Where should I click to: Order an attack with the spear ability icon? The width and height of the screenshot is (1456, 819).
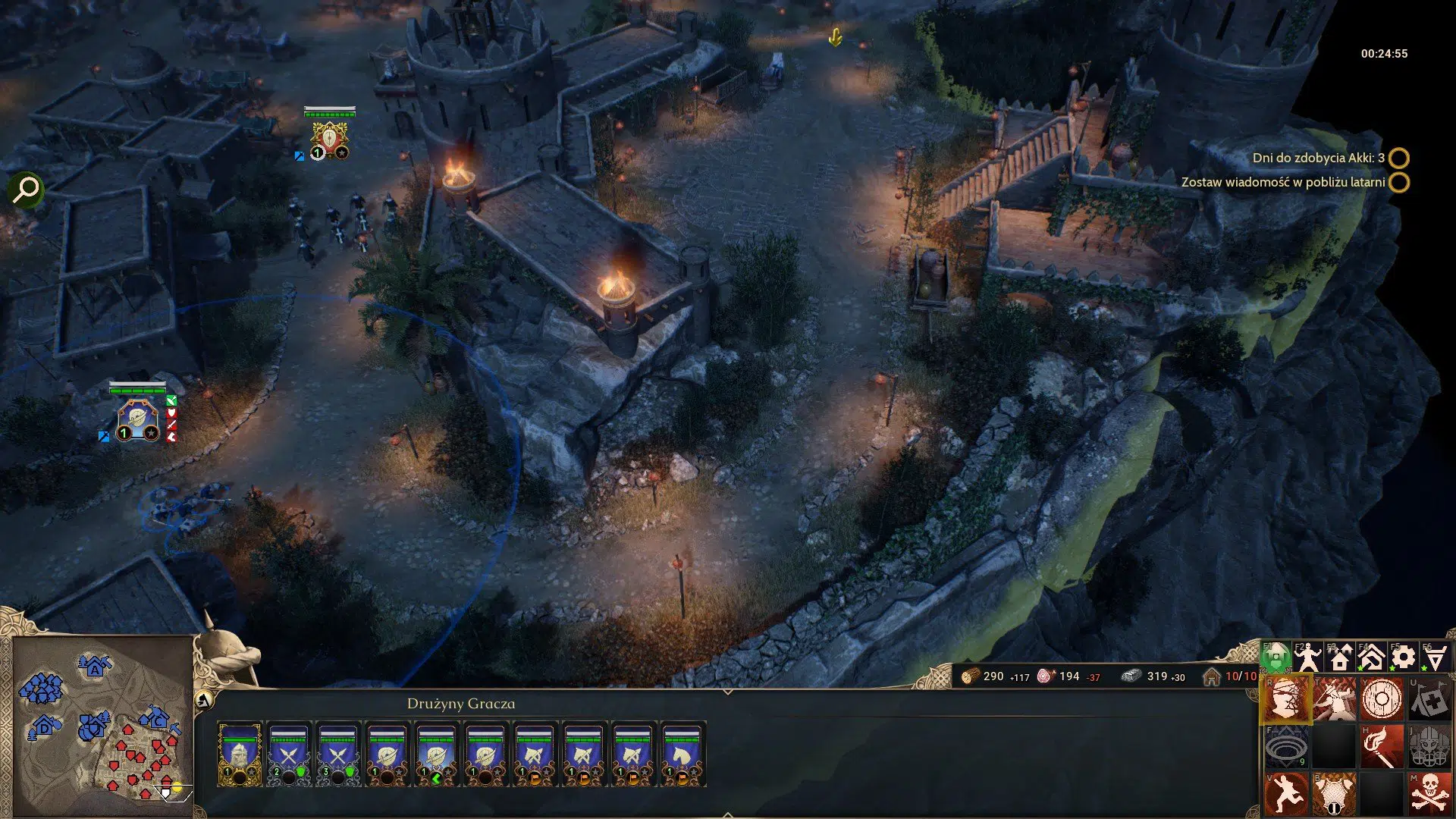point(1333,698)
